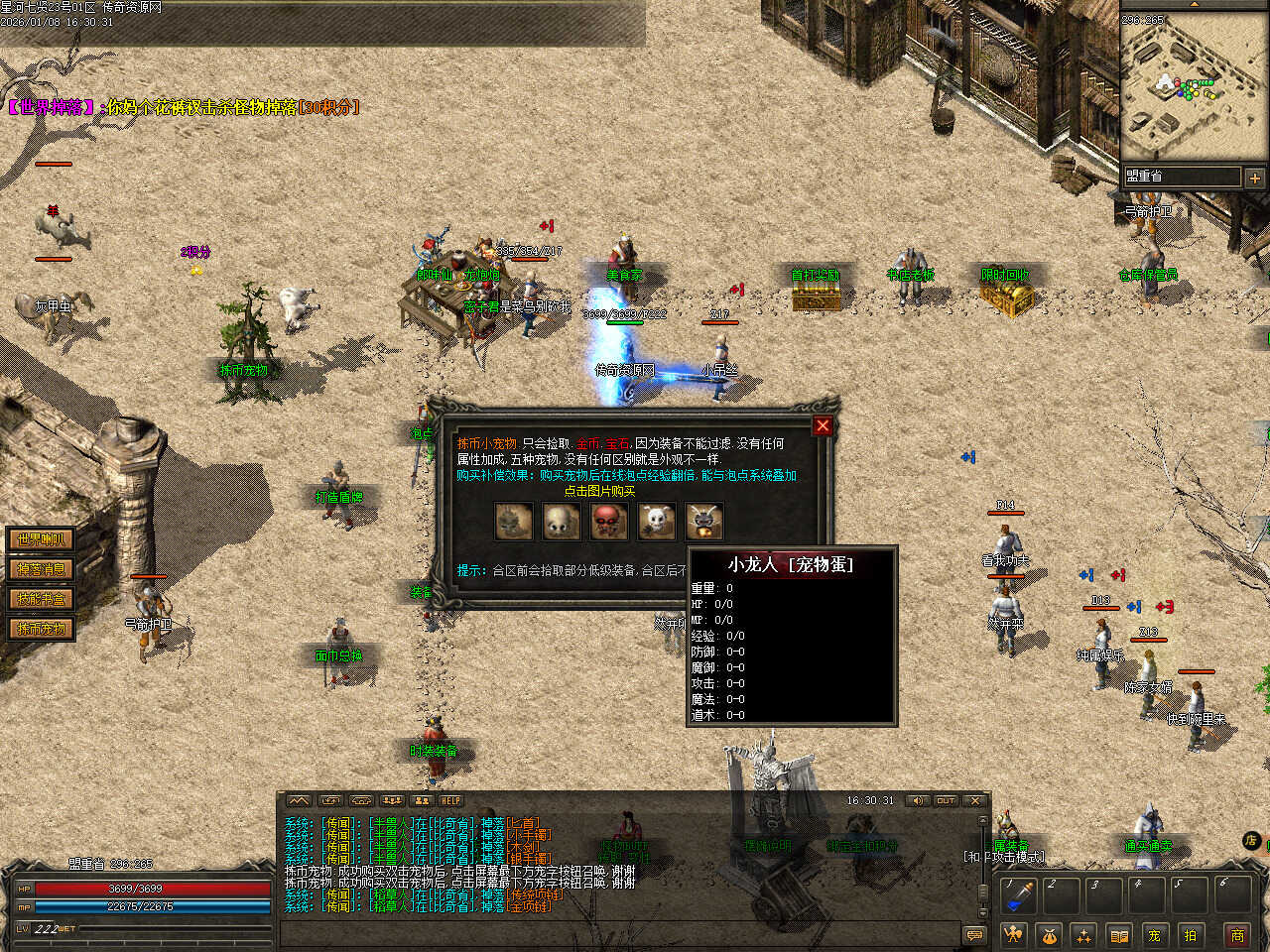Click the HELP button above chat
1270x952 pixels.
point(451,800)
